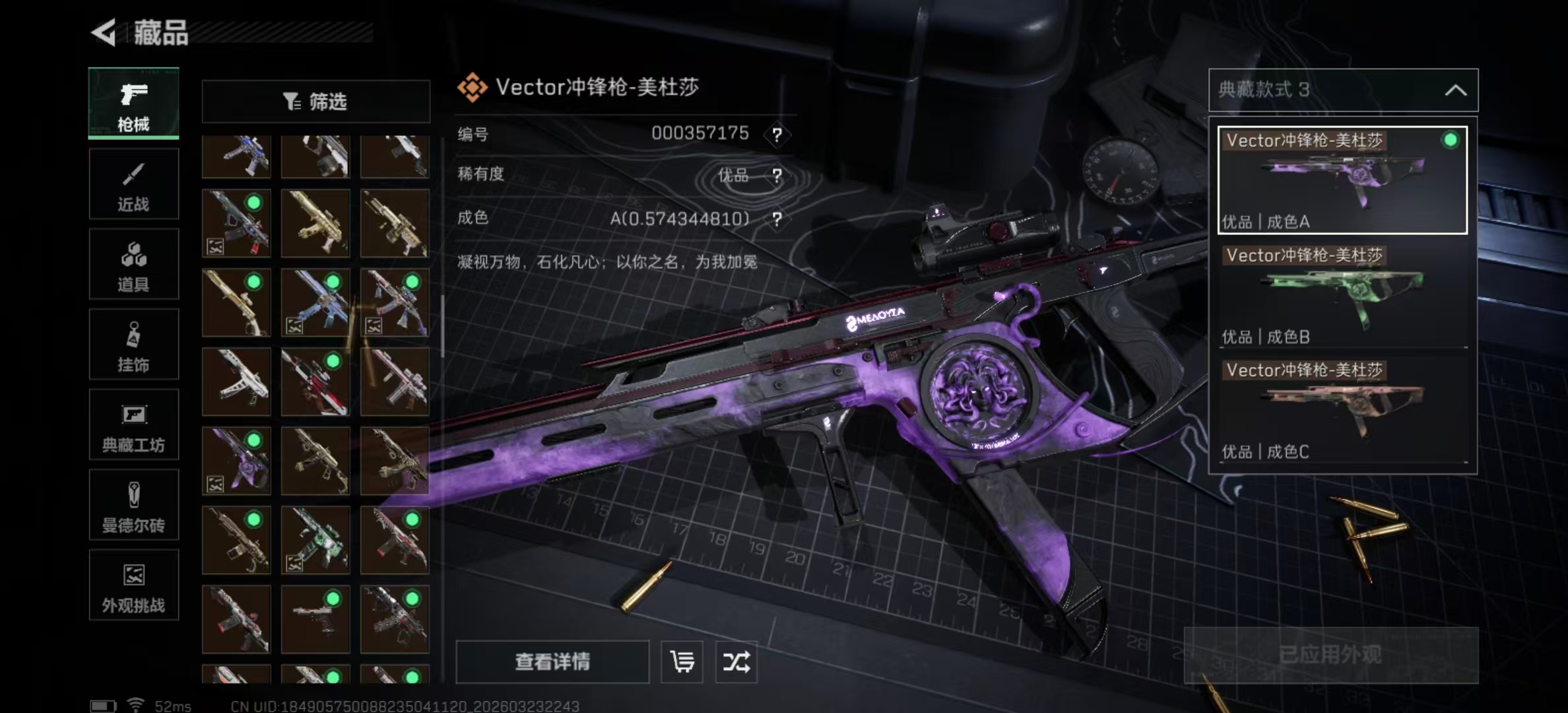The image size is (1568, 713).
Task: Switch to the 曼德尔砖 tab
Action: click(133, 506)
